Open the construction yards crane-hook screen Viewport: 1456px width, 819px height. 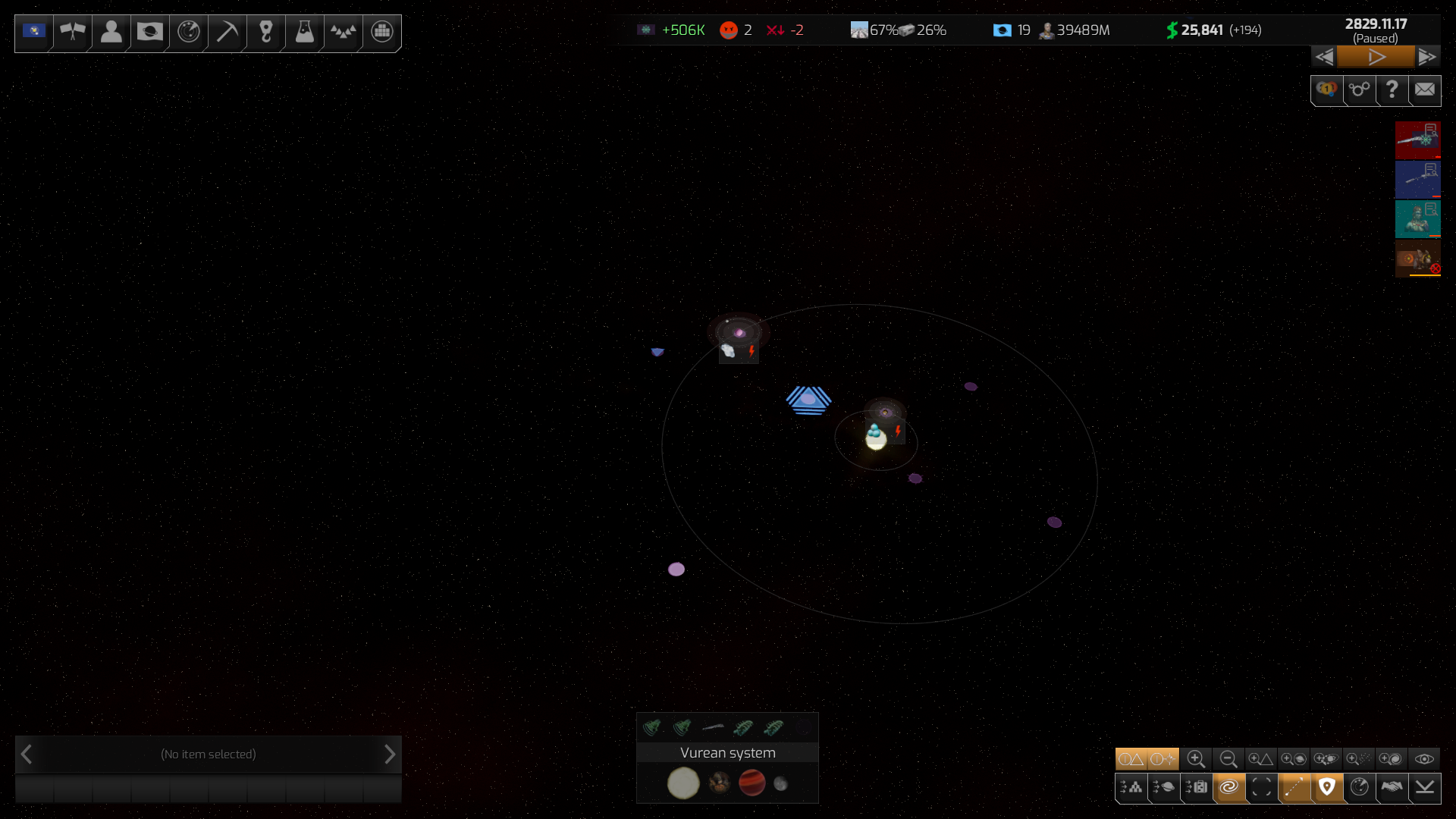point(266,32)
